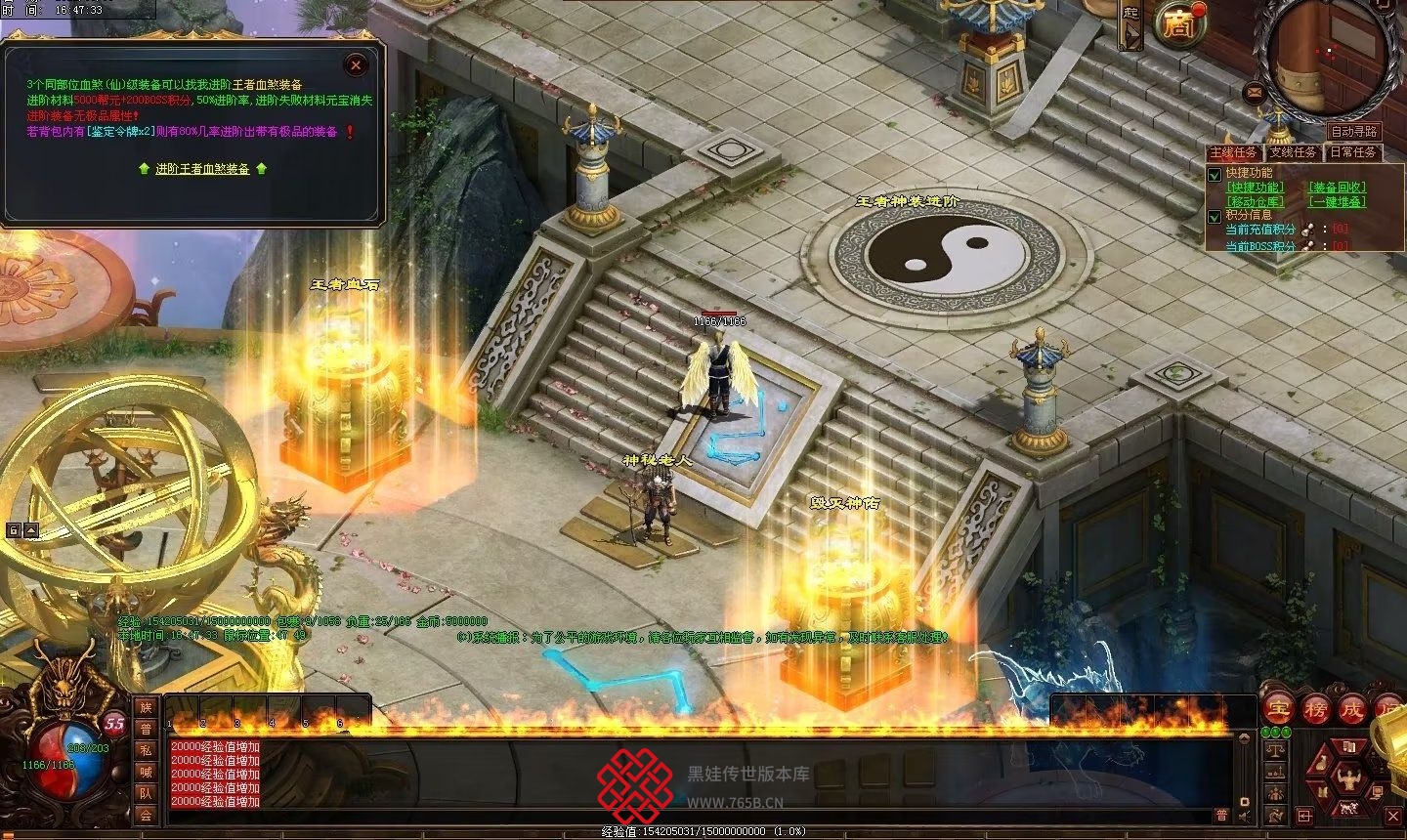Use the 一键堆叠 link
Viewport: 1407px width, 840px height.
tap(1338, 202)
